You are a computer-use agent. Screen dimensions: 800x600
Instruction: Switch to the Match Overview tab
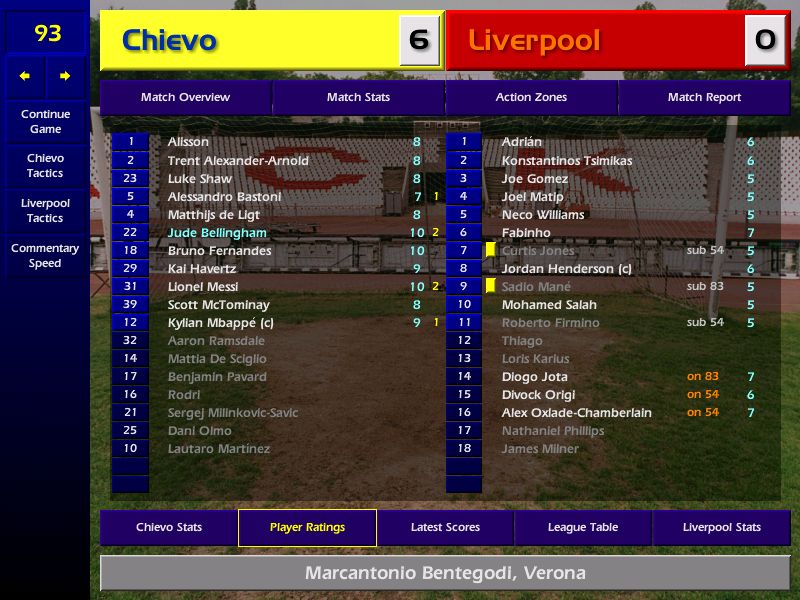(185, 97)
